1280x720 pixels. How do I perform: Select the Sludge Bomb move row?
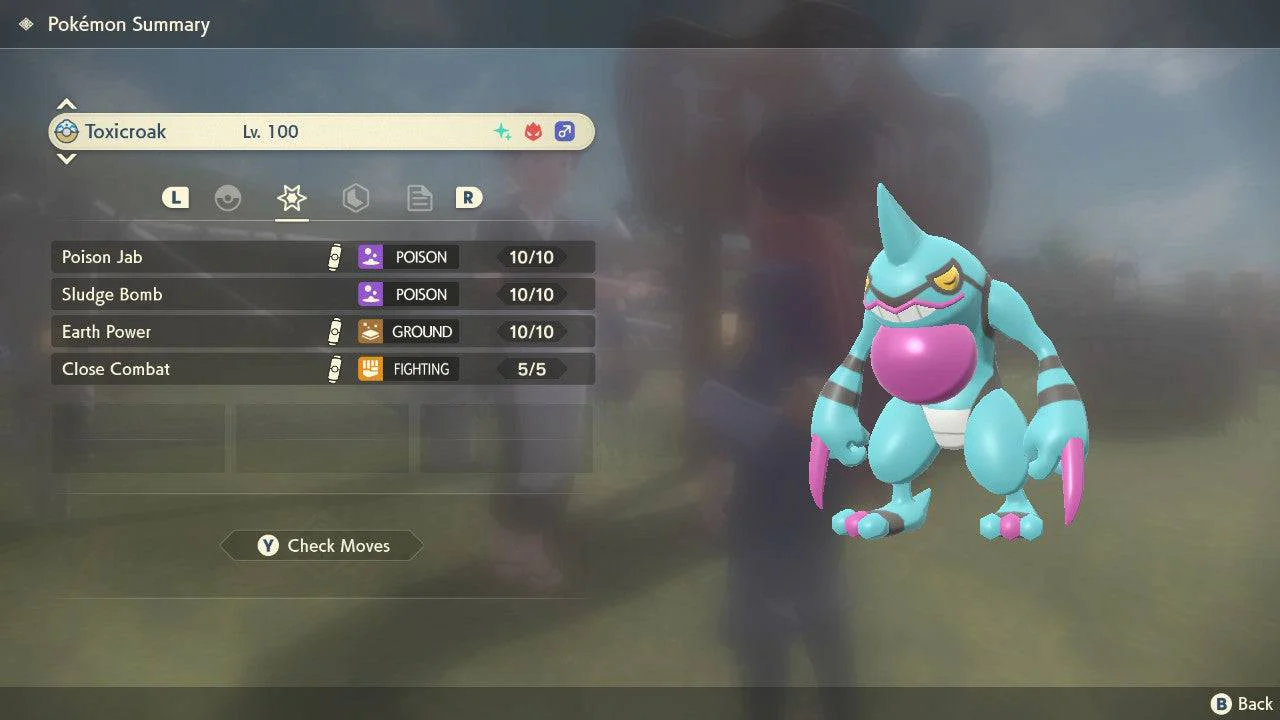322,294
